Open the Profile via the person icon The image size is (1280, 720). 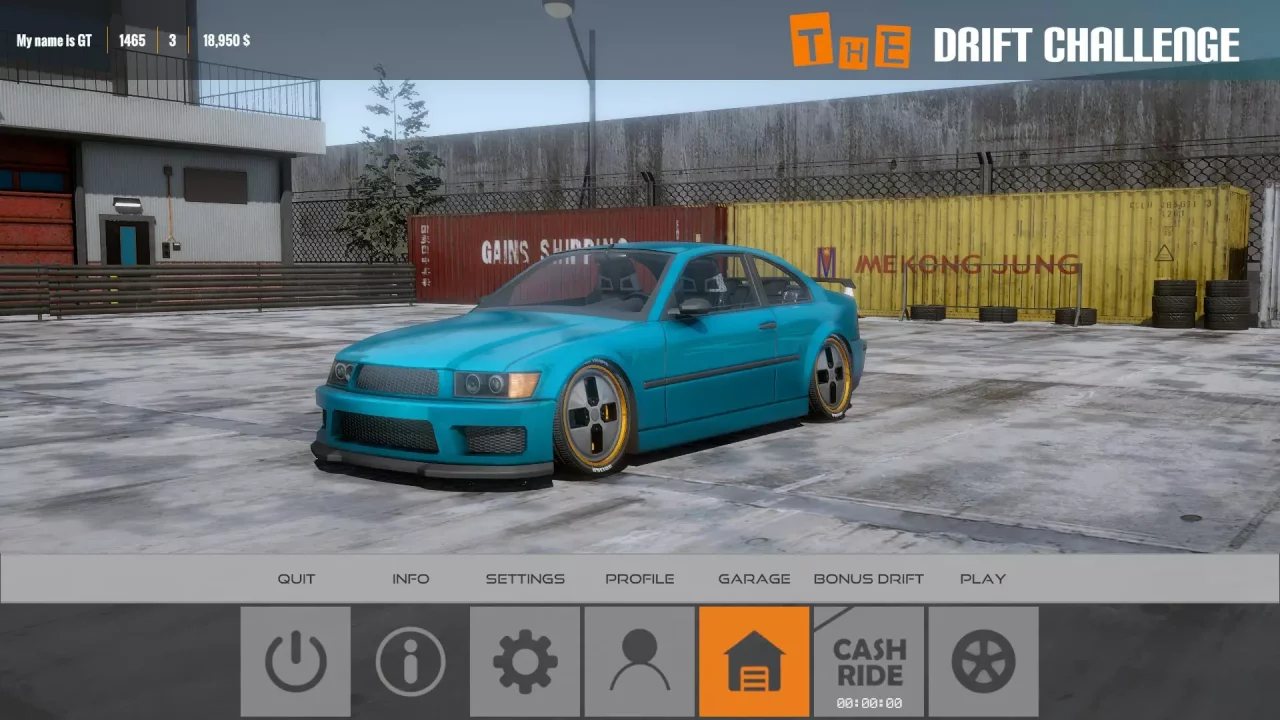(x=639, y=661)
